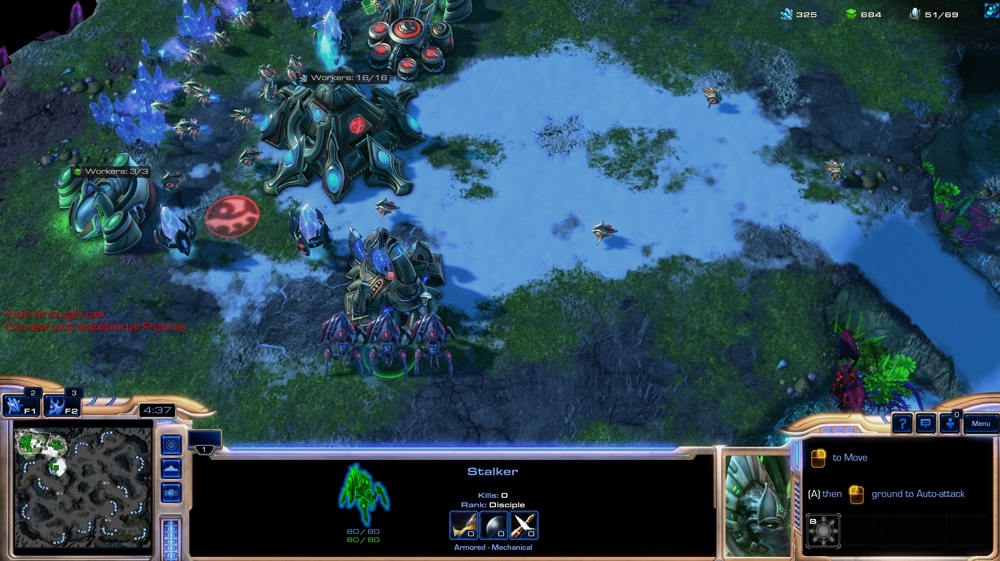Select the F1 warp gate group button

[x=19, y=405]
